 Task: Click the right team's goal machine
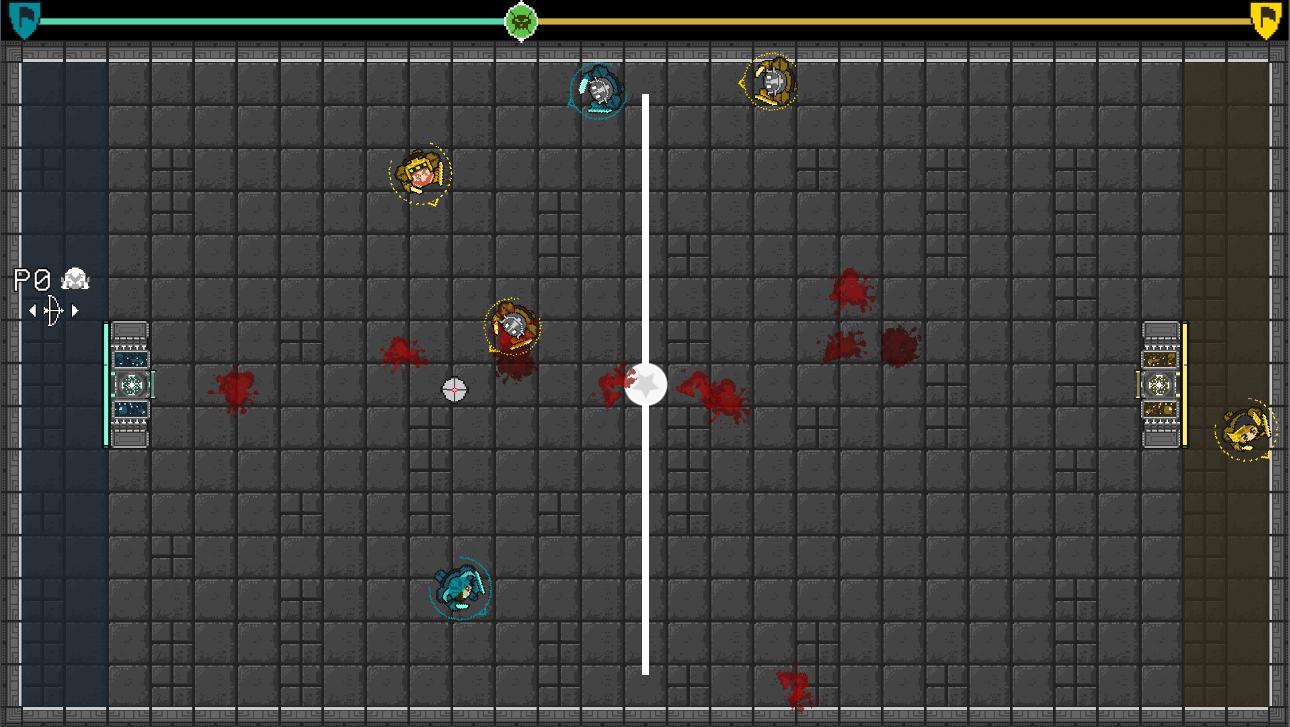(x=1161, y=385)
